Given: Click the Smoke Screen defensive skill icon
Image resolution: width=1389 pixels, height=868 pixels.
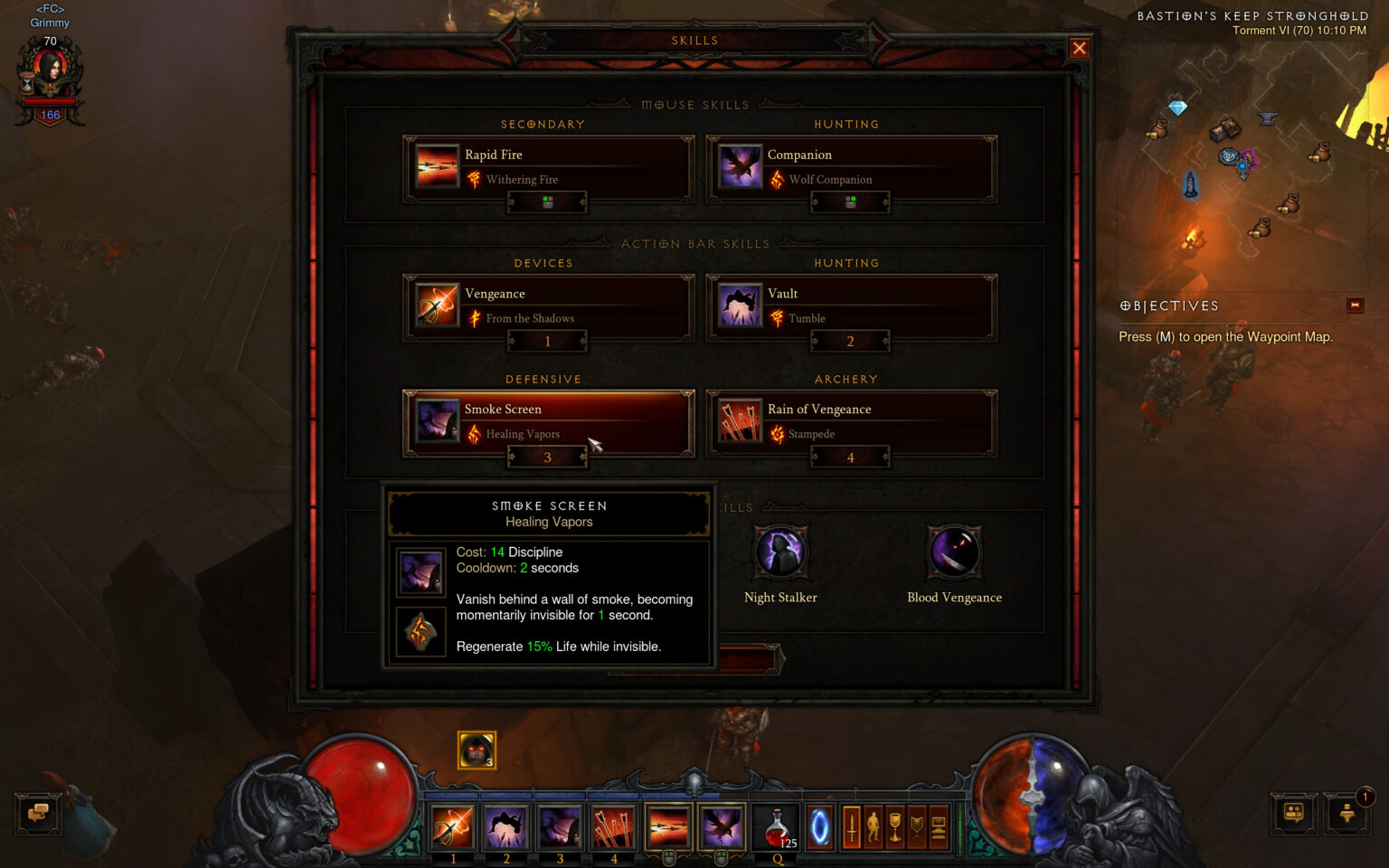Looking at the screenshot, I should coord(438,421).
